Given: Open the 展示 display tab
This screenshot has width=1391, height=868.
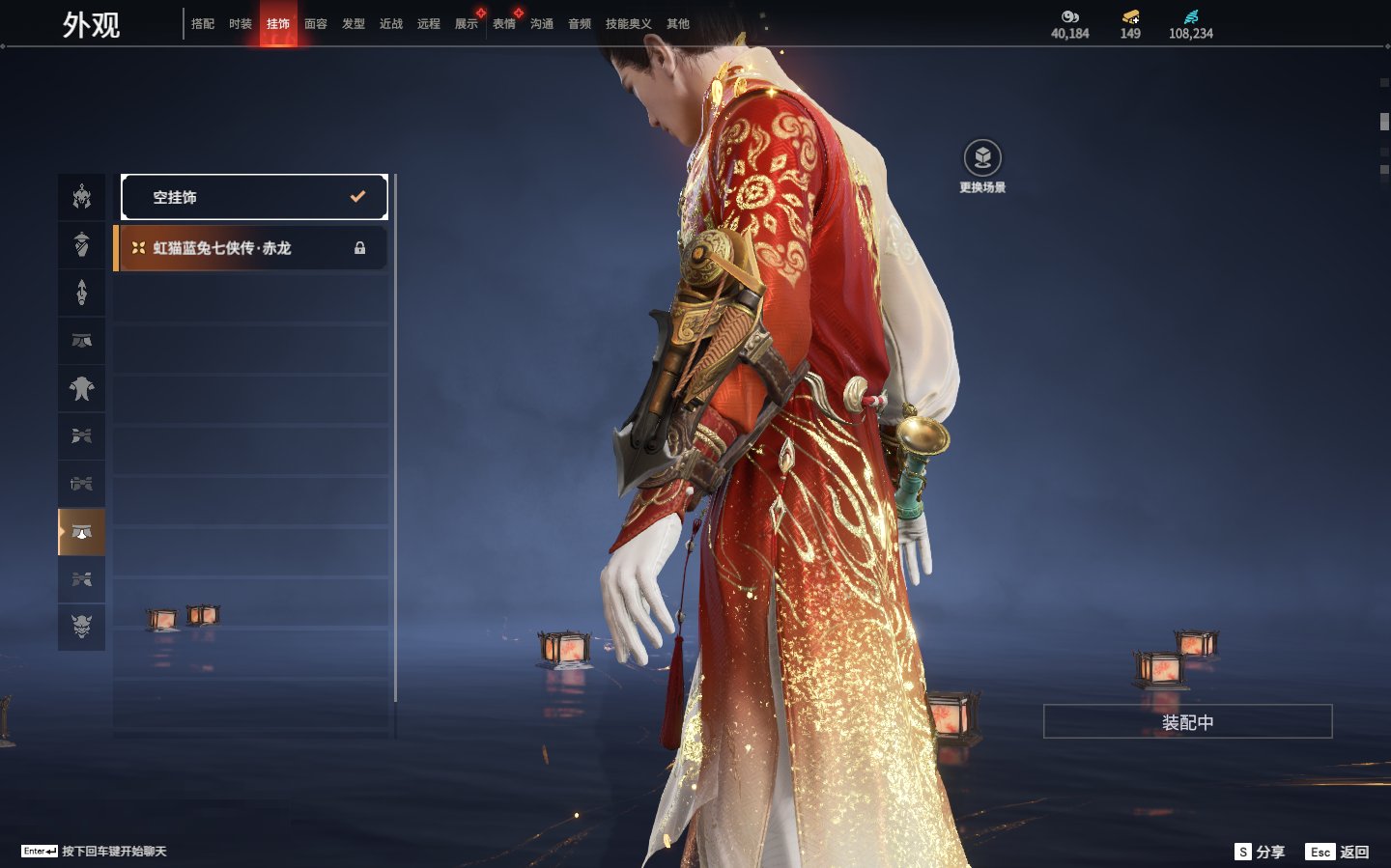Looking at the screenshot, I should [x=467, y=24].
